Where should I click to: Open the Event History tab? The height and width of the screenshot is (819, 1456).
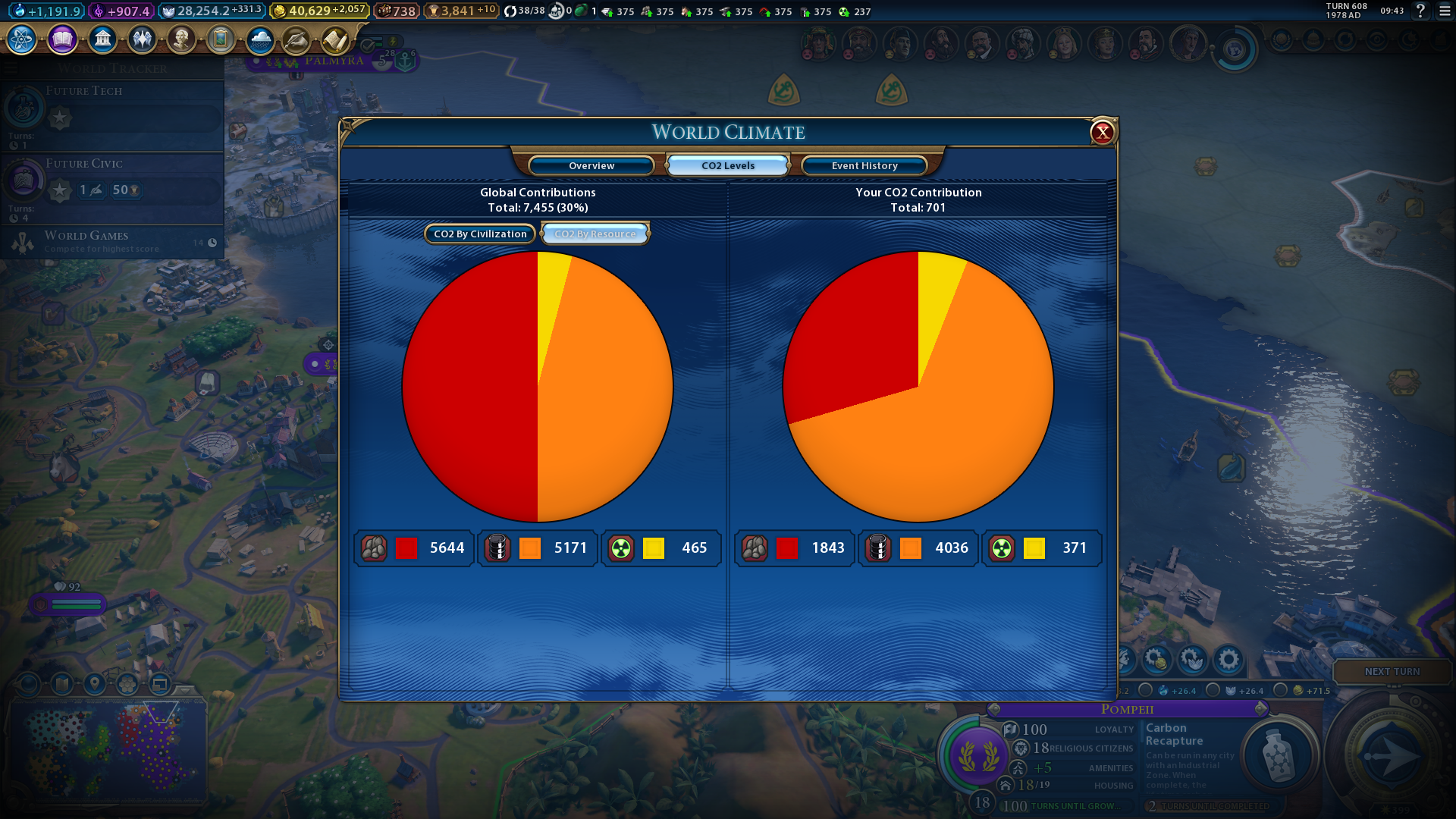864,165
